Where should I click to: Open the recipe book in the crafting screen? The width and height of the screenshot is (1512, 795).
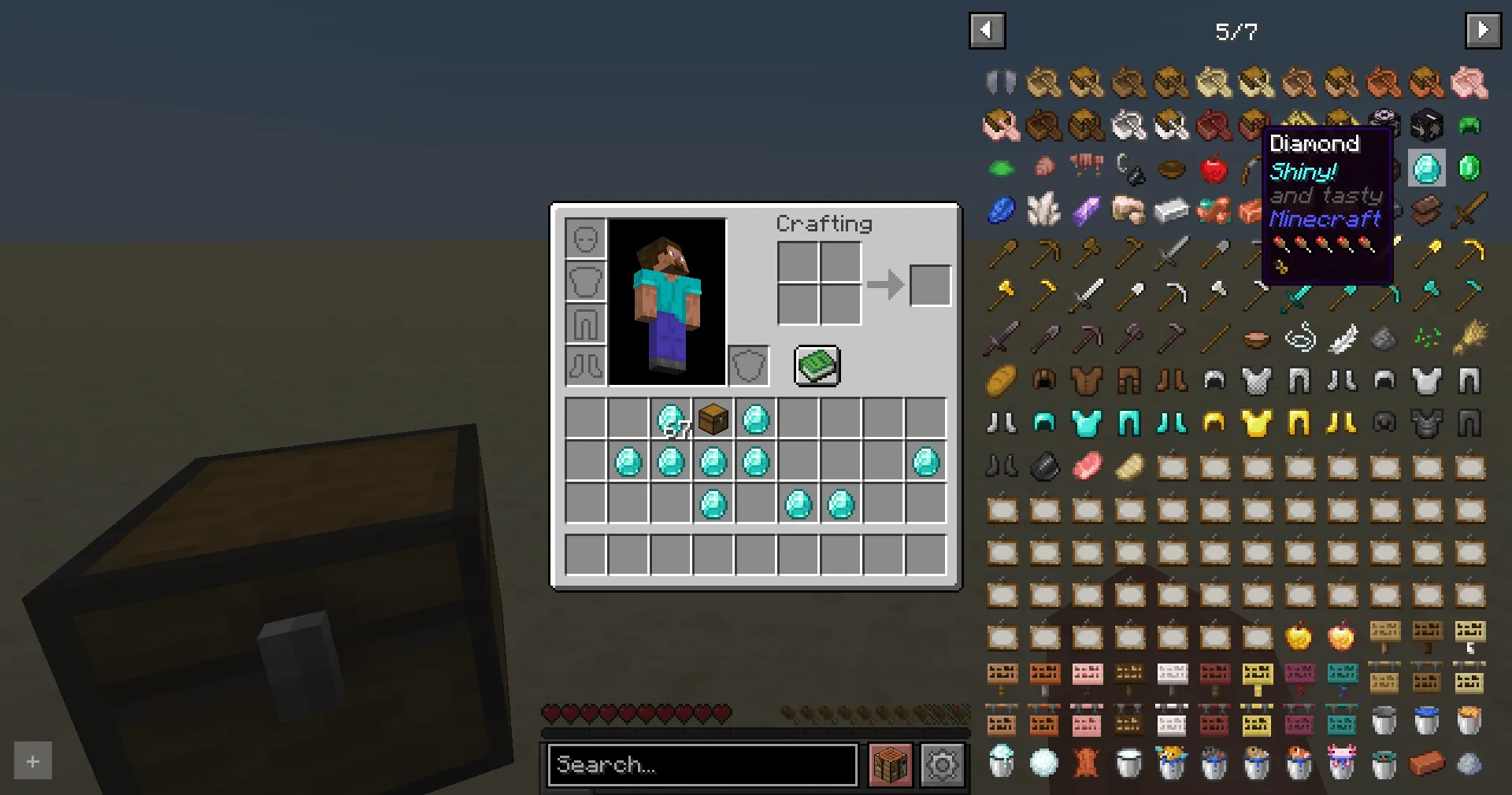(x=817, y=365)
